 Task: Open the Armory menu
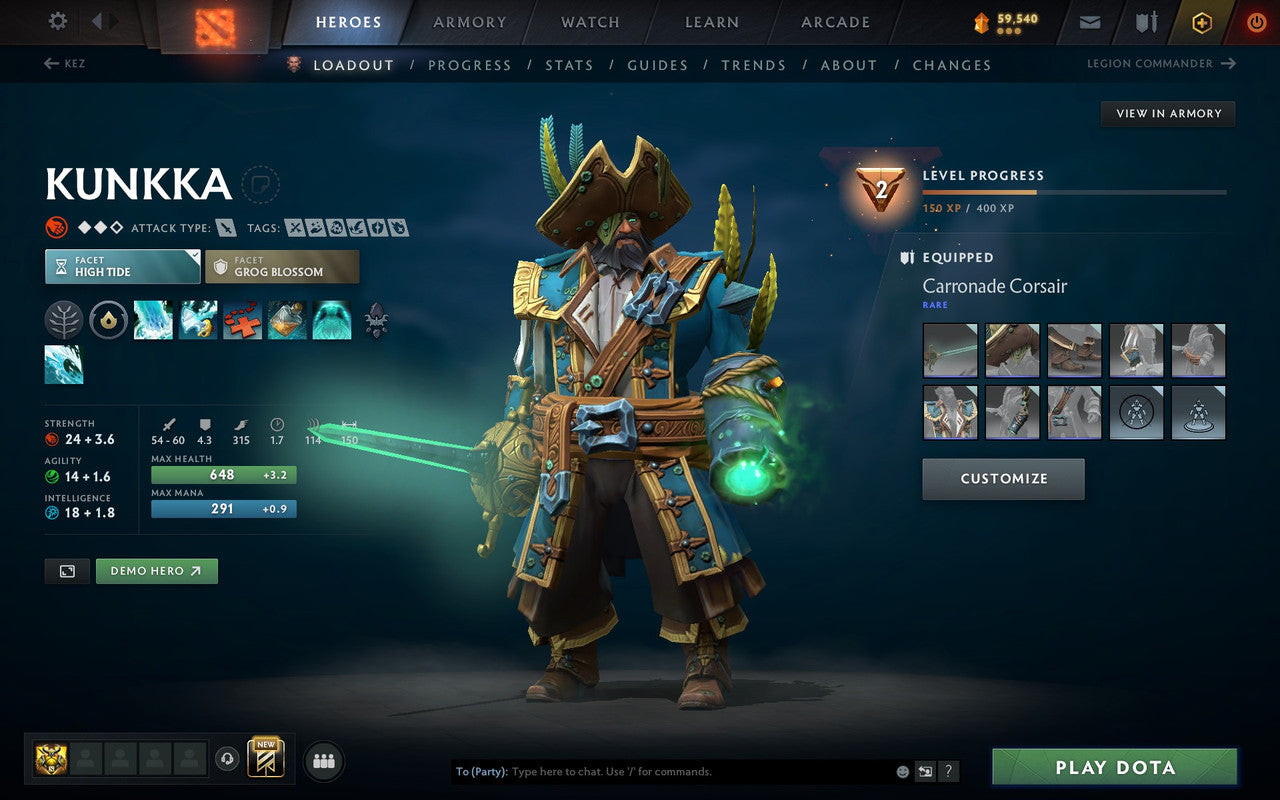[x=469, y=22]
